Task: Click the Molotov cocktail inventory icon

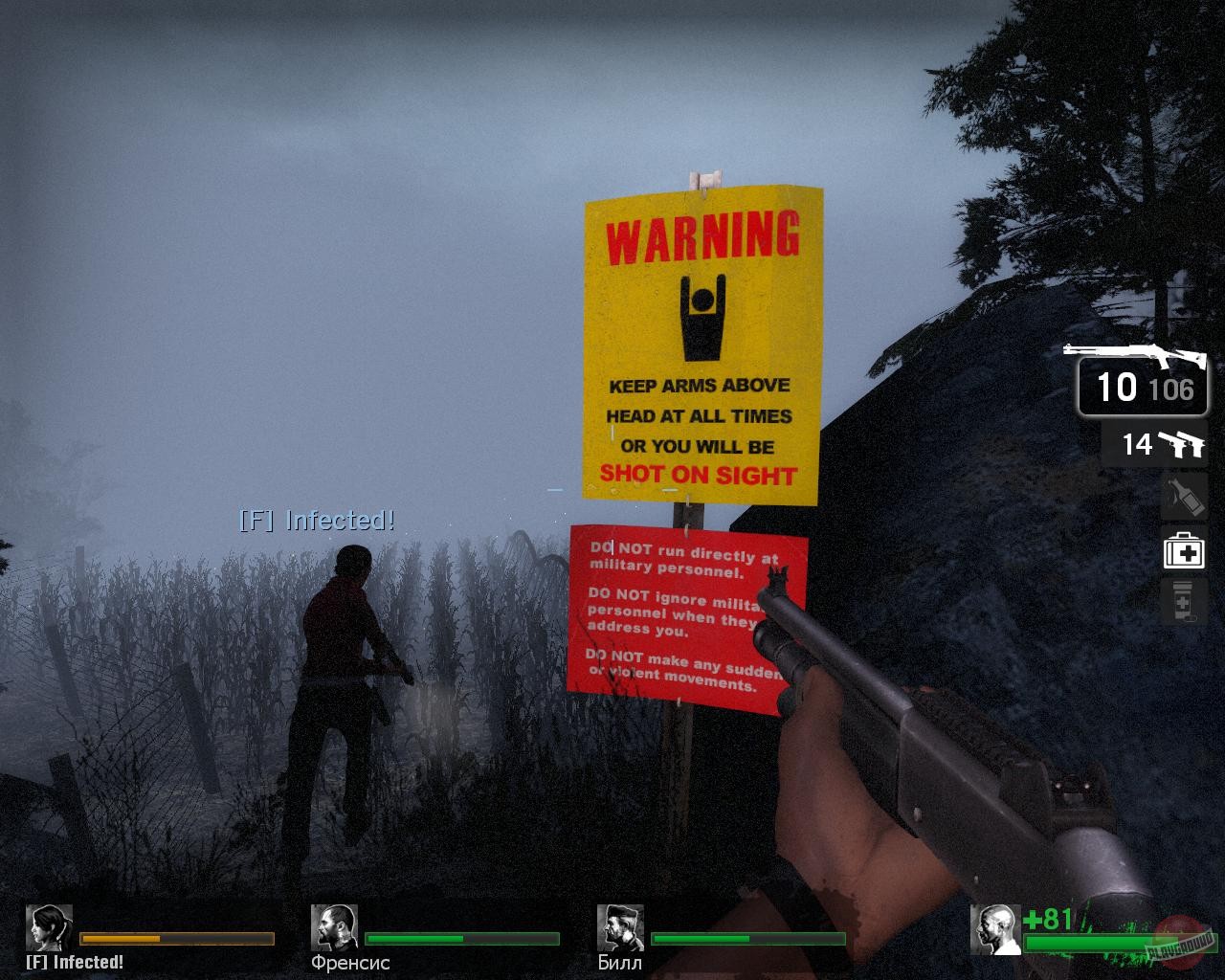Action: point(1184,498)
